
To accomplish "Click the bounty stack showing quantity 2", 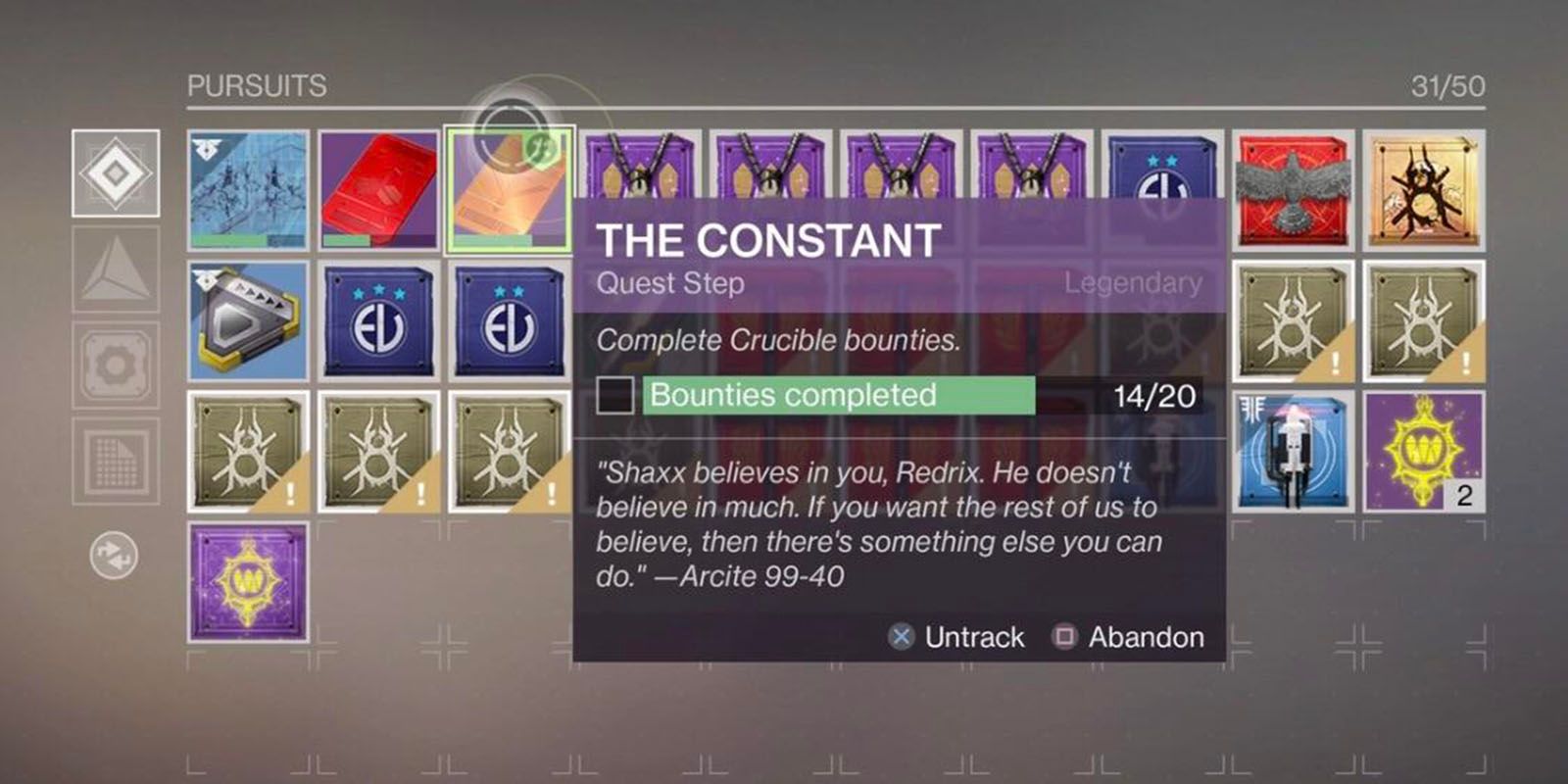I will pos(1423,451).
